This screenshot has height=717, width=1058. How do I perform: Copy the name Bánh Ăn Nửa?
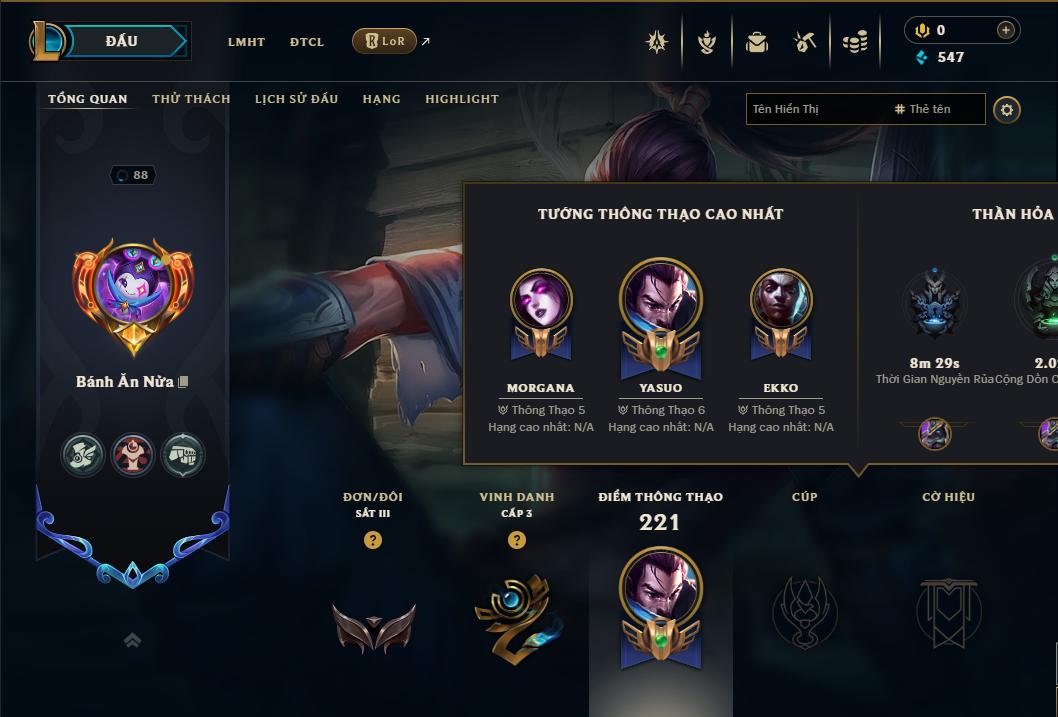click(x=183, y=382)
